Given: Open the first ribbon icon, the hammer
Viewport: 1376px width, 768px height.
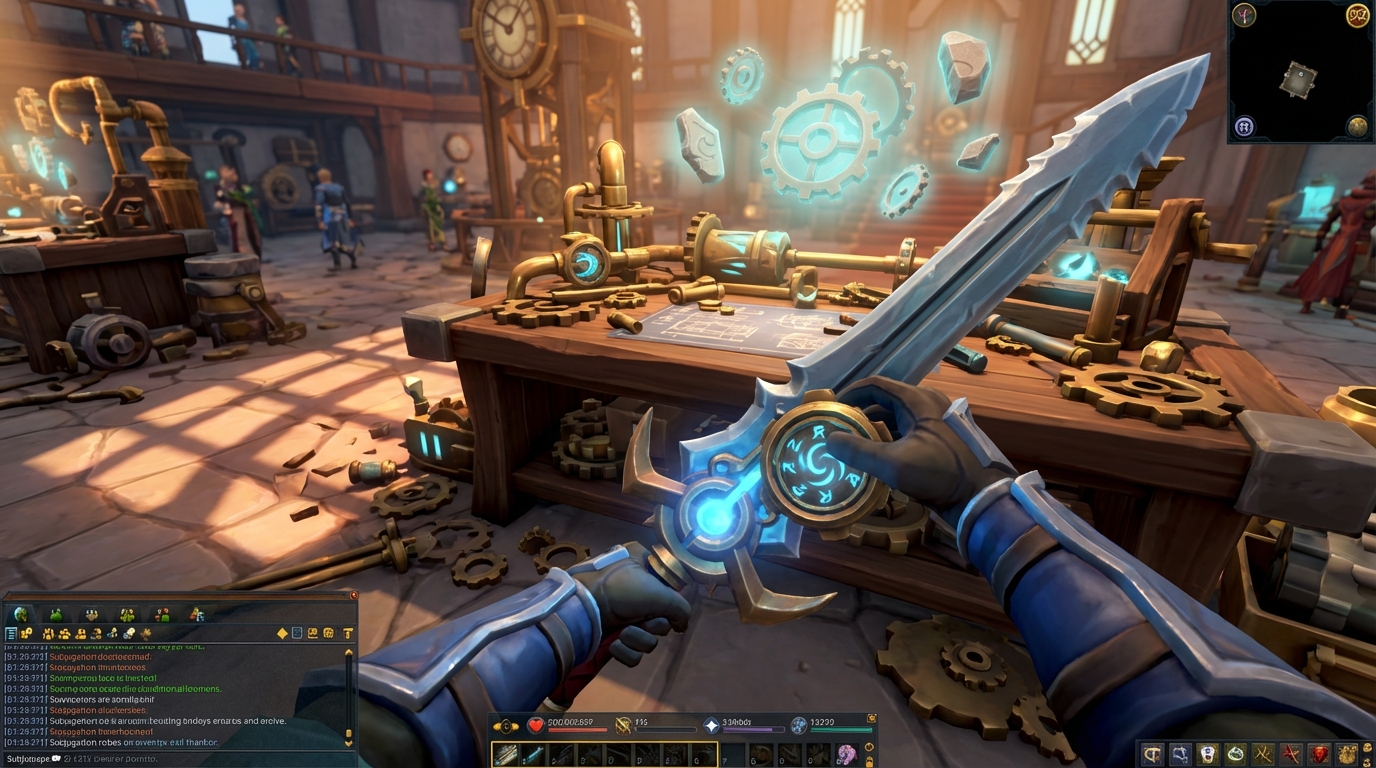Looking at the screenshot, I should point(1152,754).
